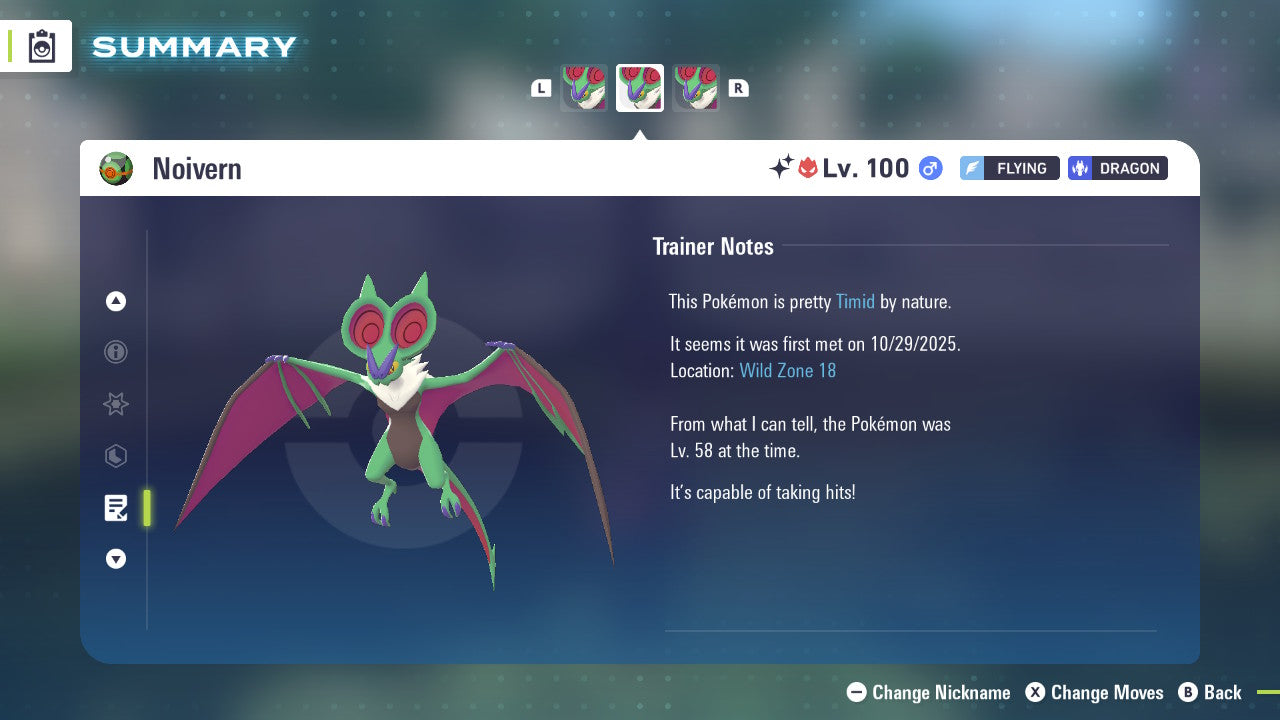Viewport: 1280px width, 720px height.
Task: Select the highlighted center Pokémon thumbnail
Action: 639,87
